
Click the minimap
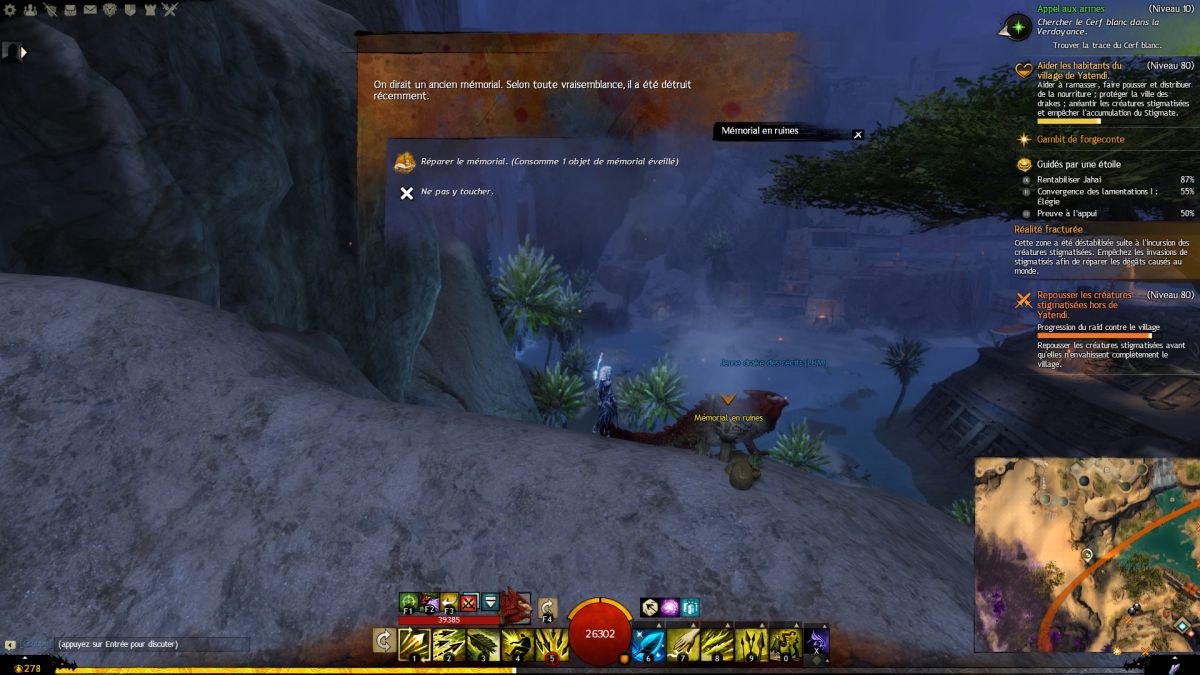coord(1086,555)
